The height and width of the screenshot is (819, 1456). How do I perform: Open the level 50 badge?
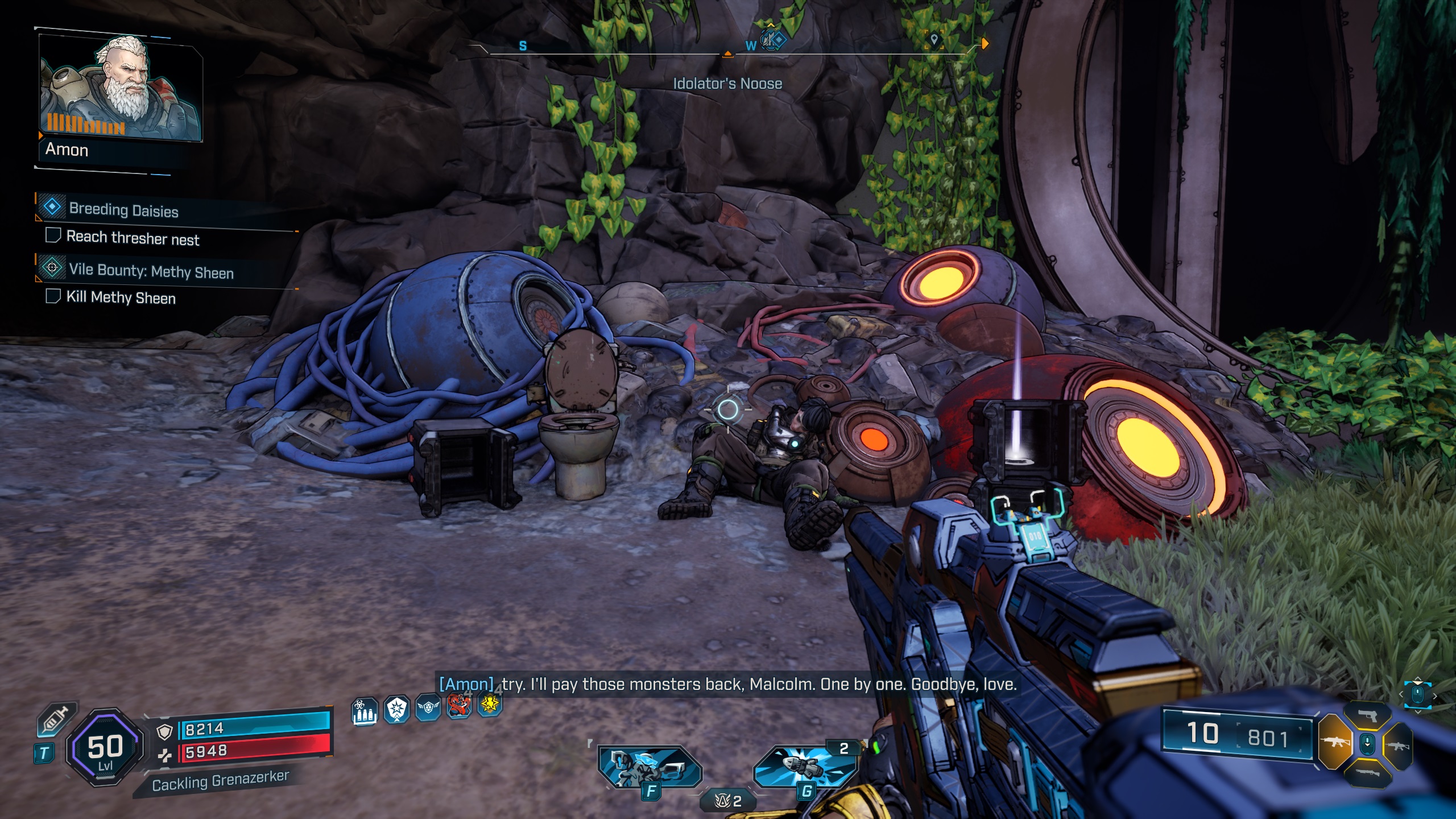pos(105,747)
